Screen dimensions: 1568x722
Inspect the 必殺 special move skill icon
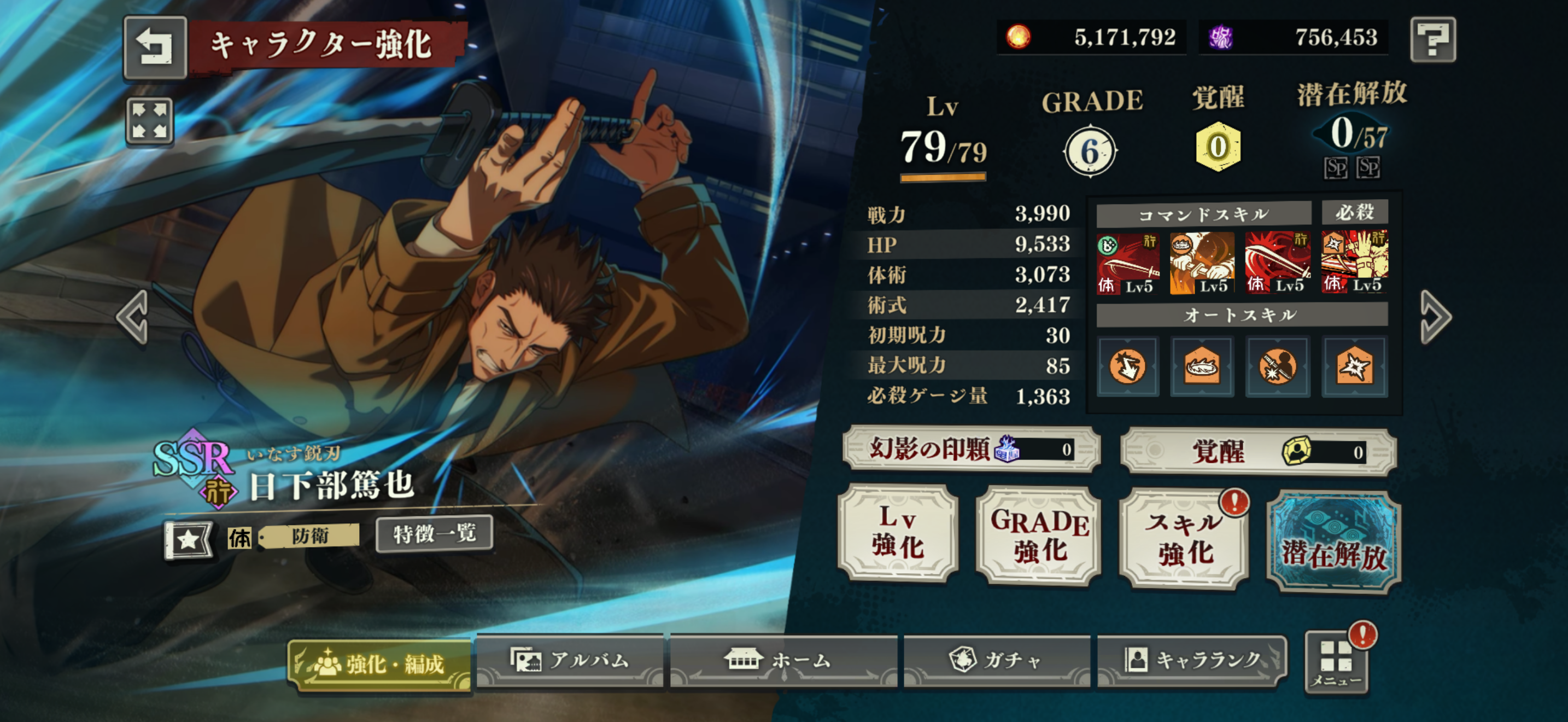tap(1354, 262)
